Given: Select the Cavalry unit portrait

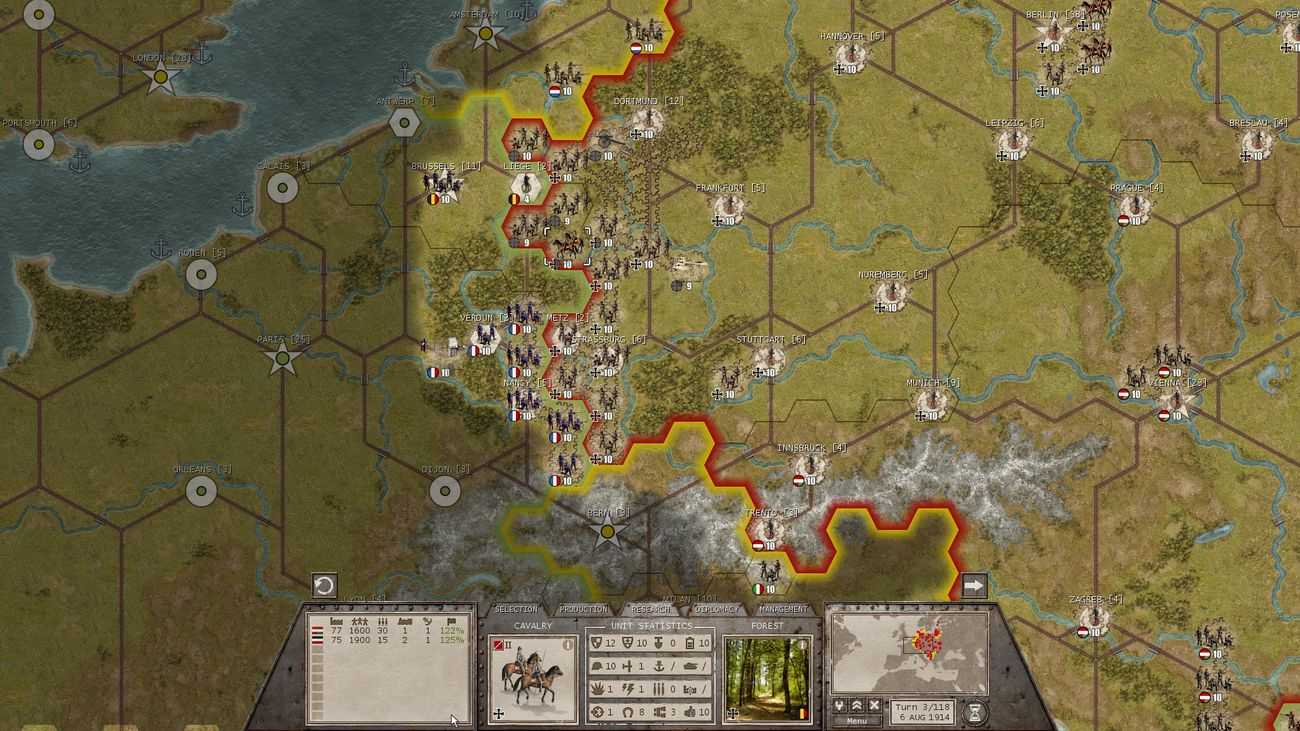Looking at the screenshot, I should coord(532,680).
